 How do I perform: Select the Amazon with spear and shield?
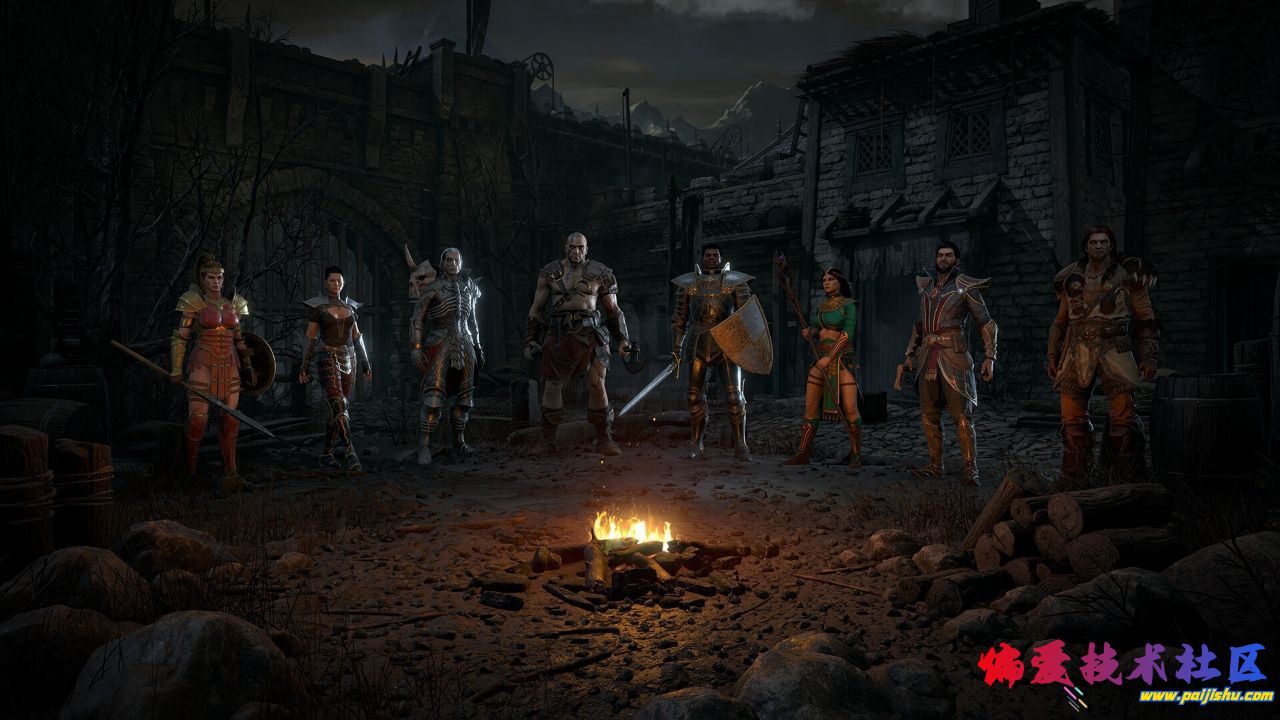(x=209, y=360)
